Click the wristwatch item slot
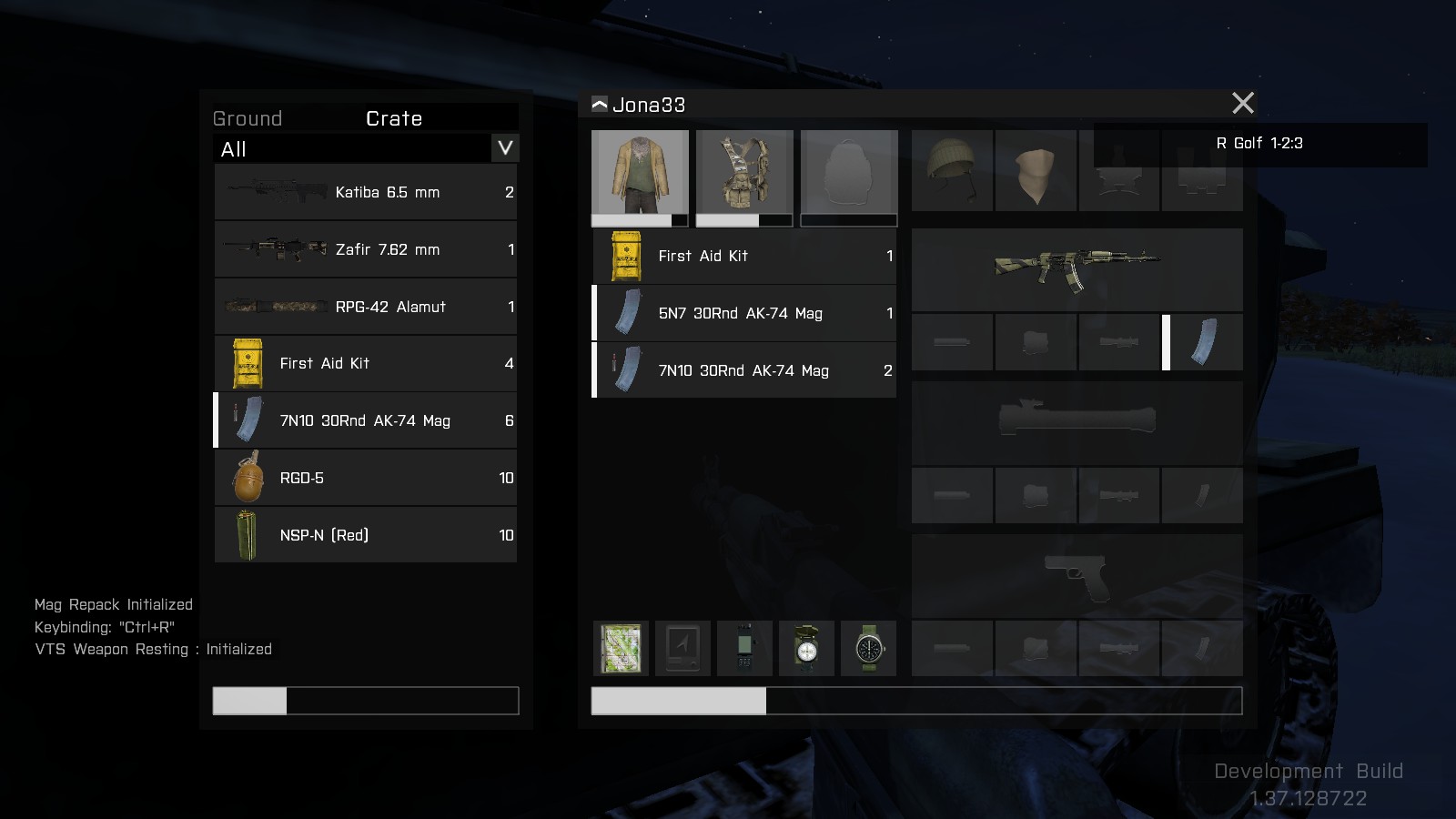Viewport: 1456px width, 819px height. click(x=868, y=648)
